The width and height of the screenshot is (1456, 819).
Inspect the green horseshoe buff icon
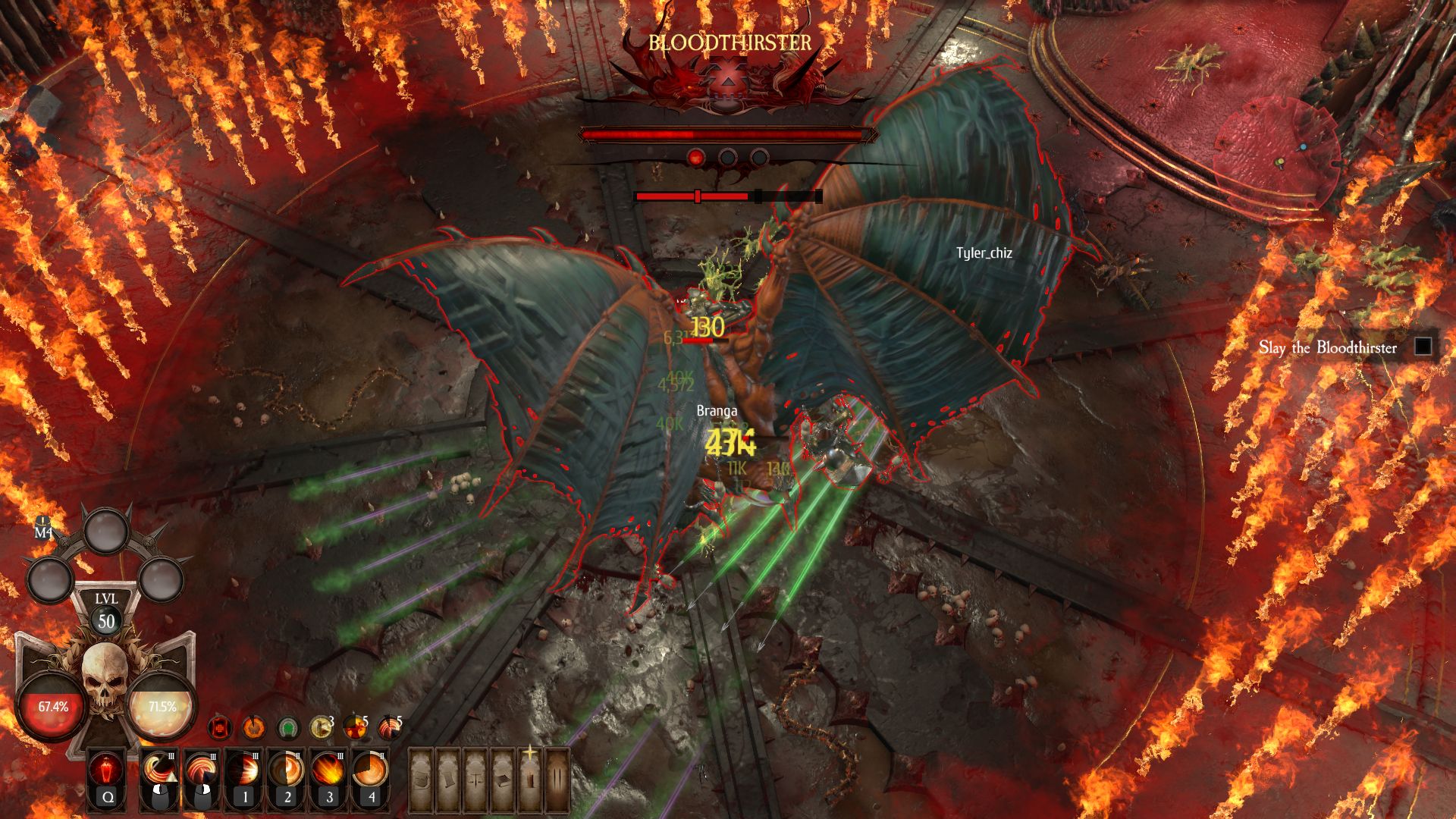click(287, 728)
